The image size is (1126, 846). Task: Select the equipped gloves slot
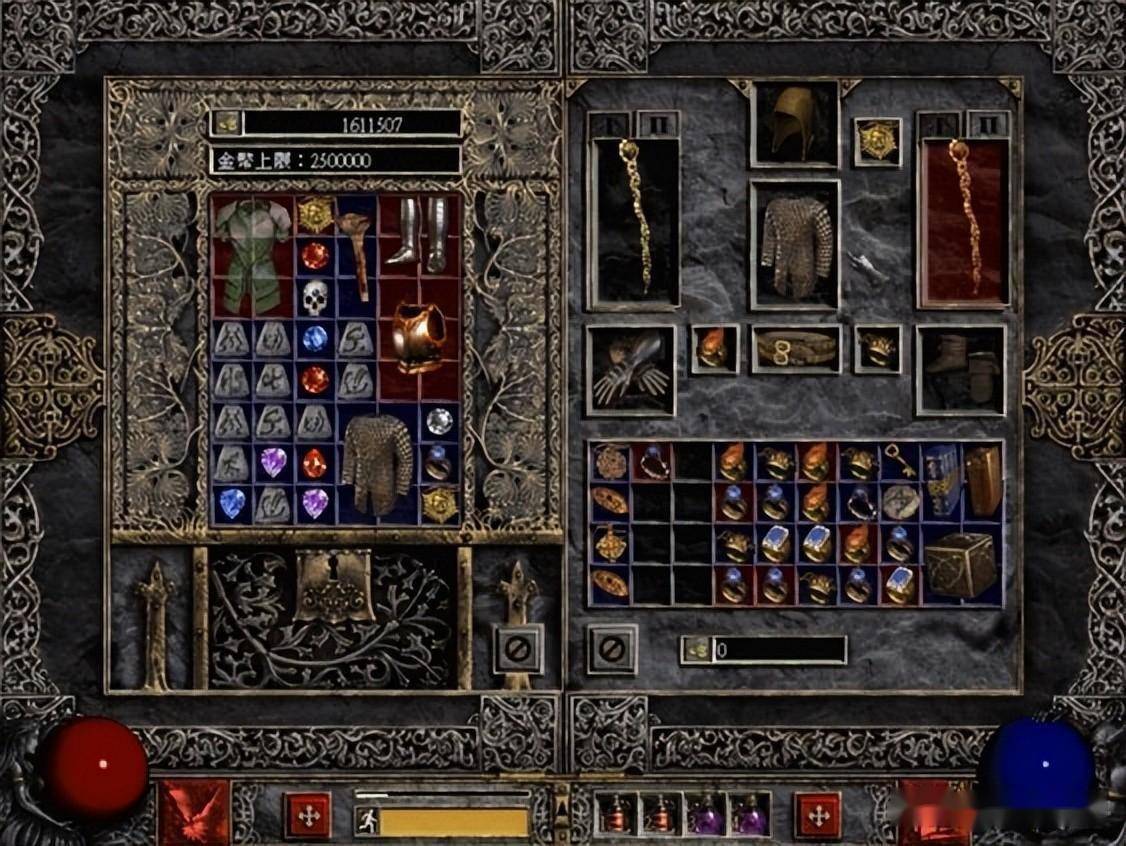(x=631, y=369)
